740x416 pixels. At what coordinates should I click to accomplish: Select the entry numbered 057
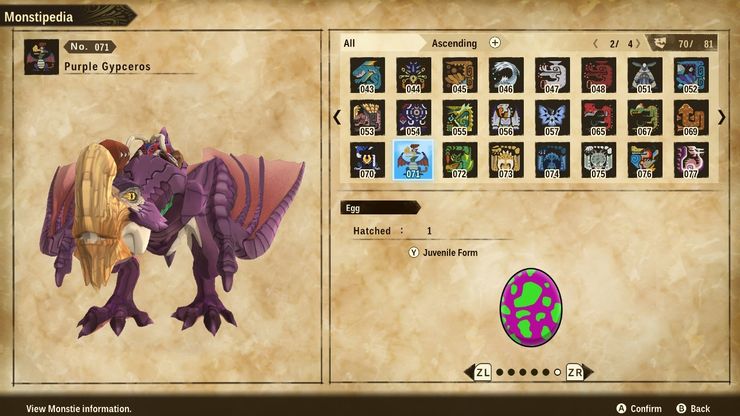point(552,118)
